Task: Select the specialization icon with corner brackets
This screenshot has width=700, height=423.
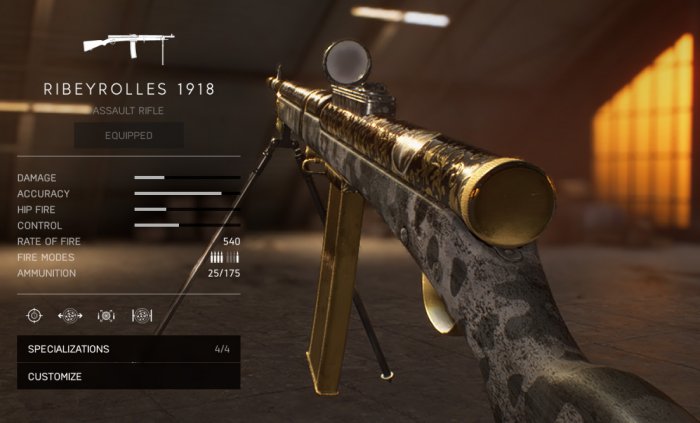Action: [106, 315]
